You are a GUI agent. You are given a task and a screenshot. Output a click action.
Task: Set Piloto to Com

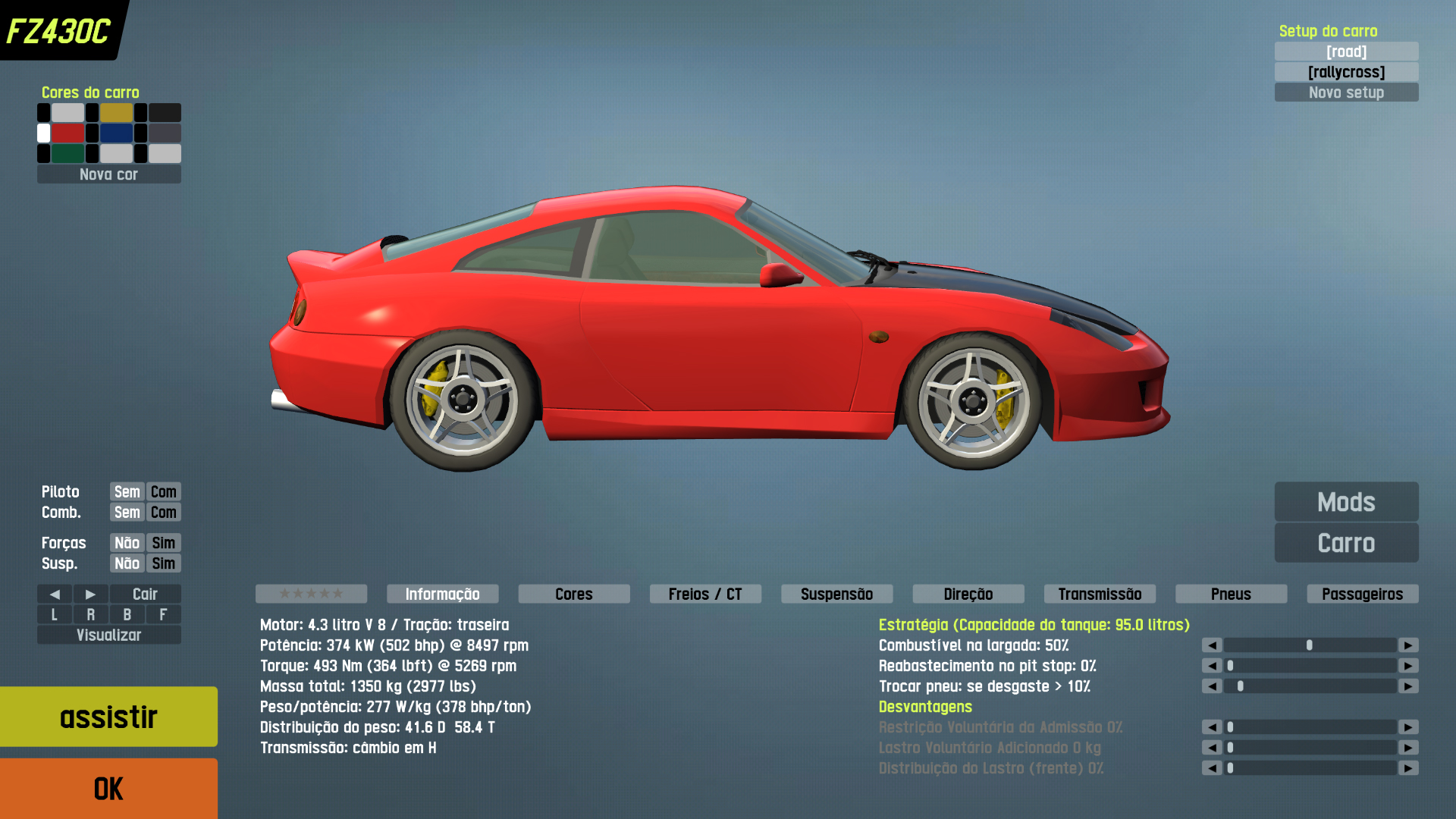pos(163,491)
